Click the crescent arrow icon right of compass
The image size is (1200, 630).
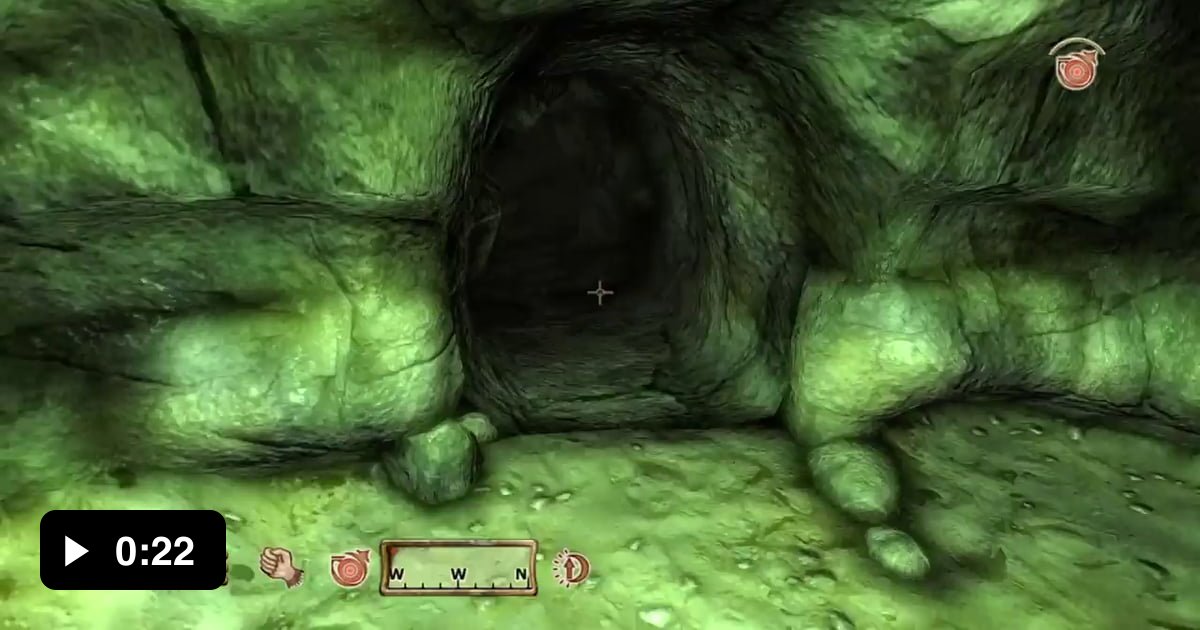click(x=571, y=568)
